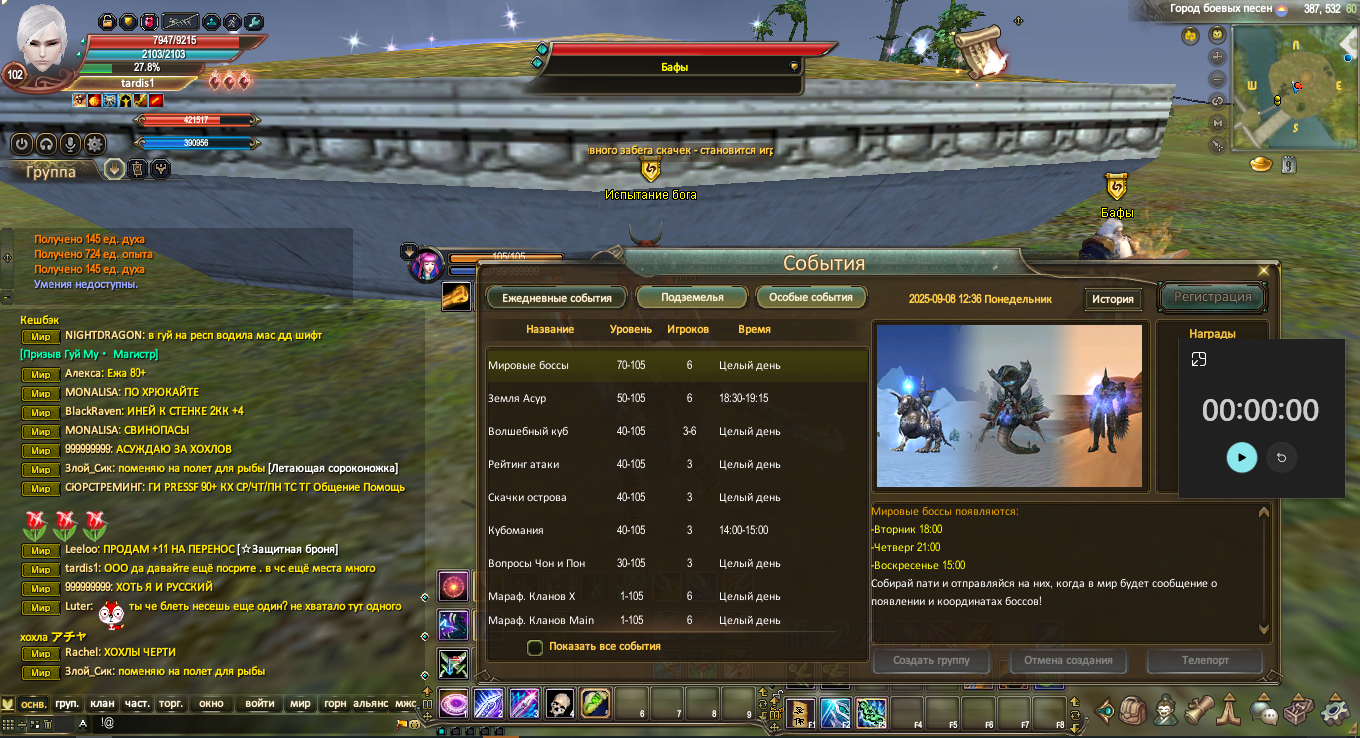Start the stopwatch overlay timer

1241,457
